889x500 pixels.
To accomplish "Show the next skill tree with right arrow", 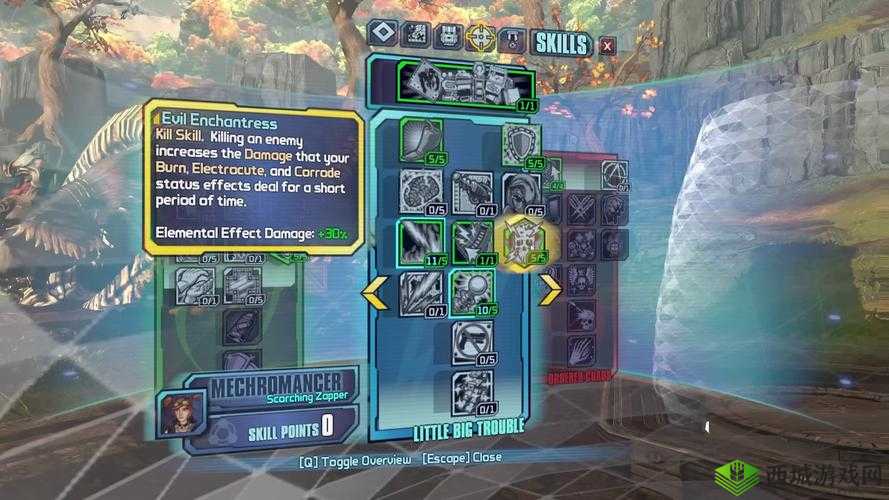I will (x=549, y=289).
